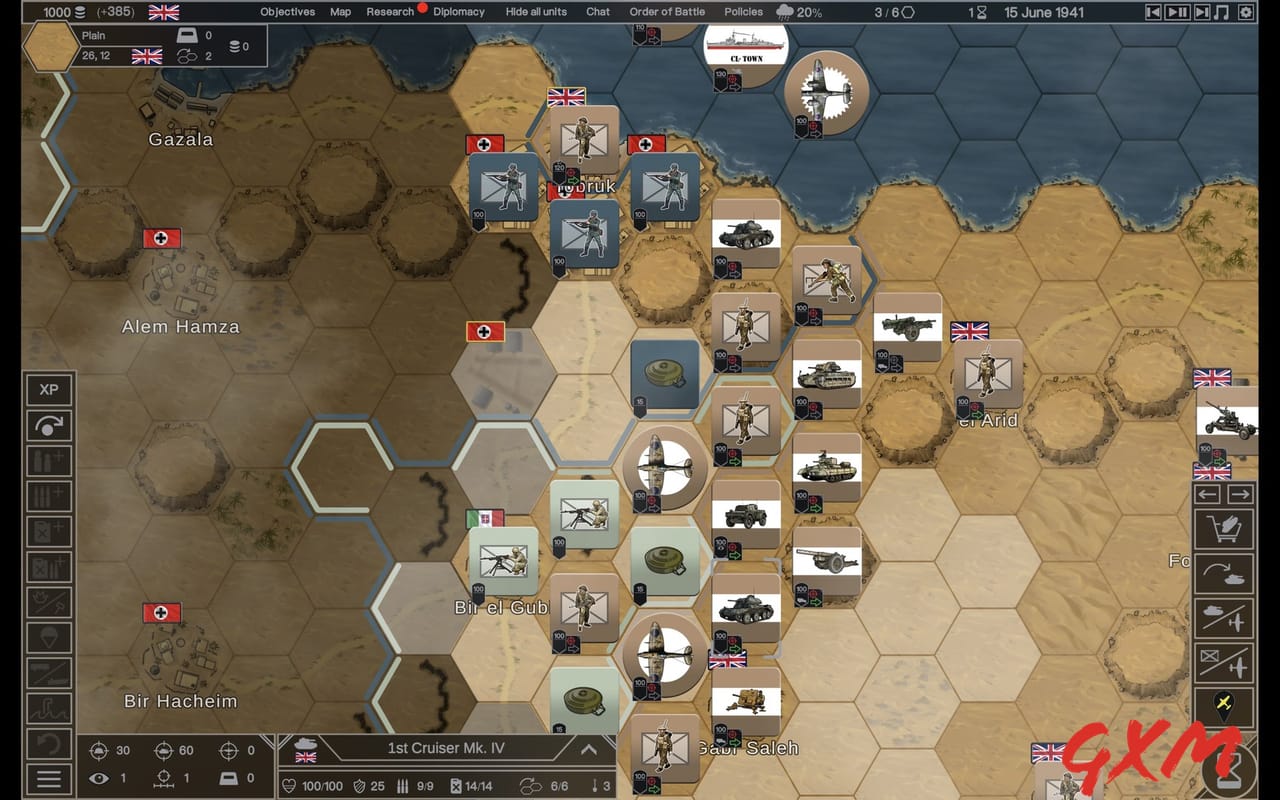
Task: Select the move-then-attack tank icon
Action: click(1224, 571)
